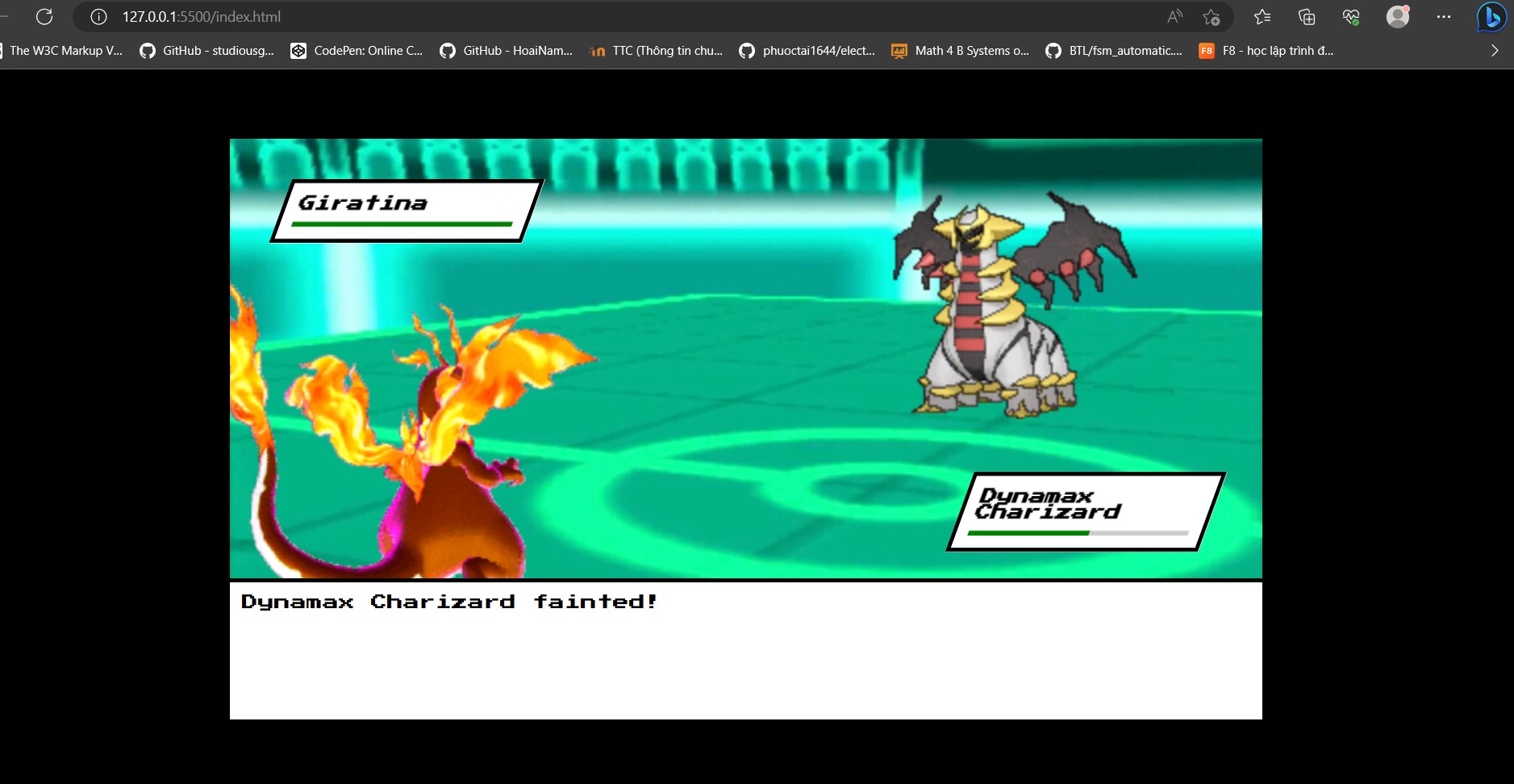Expand hidden bookmarks with the chevron
Screen dimensions: 1514x784
[1495, 50]
